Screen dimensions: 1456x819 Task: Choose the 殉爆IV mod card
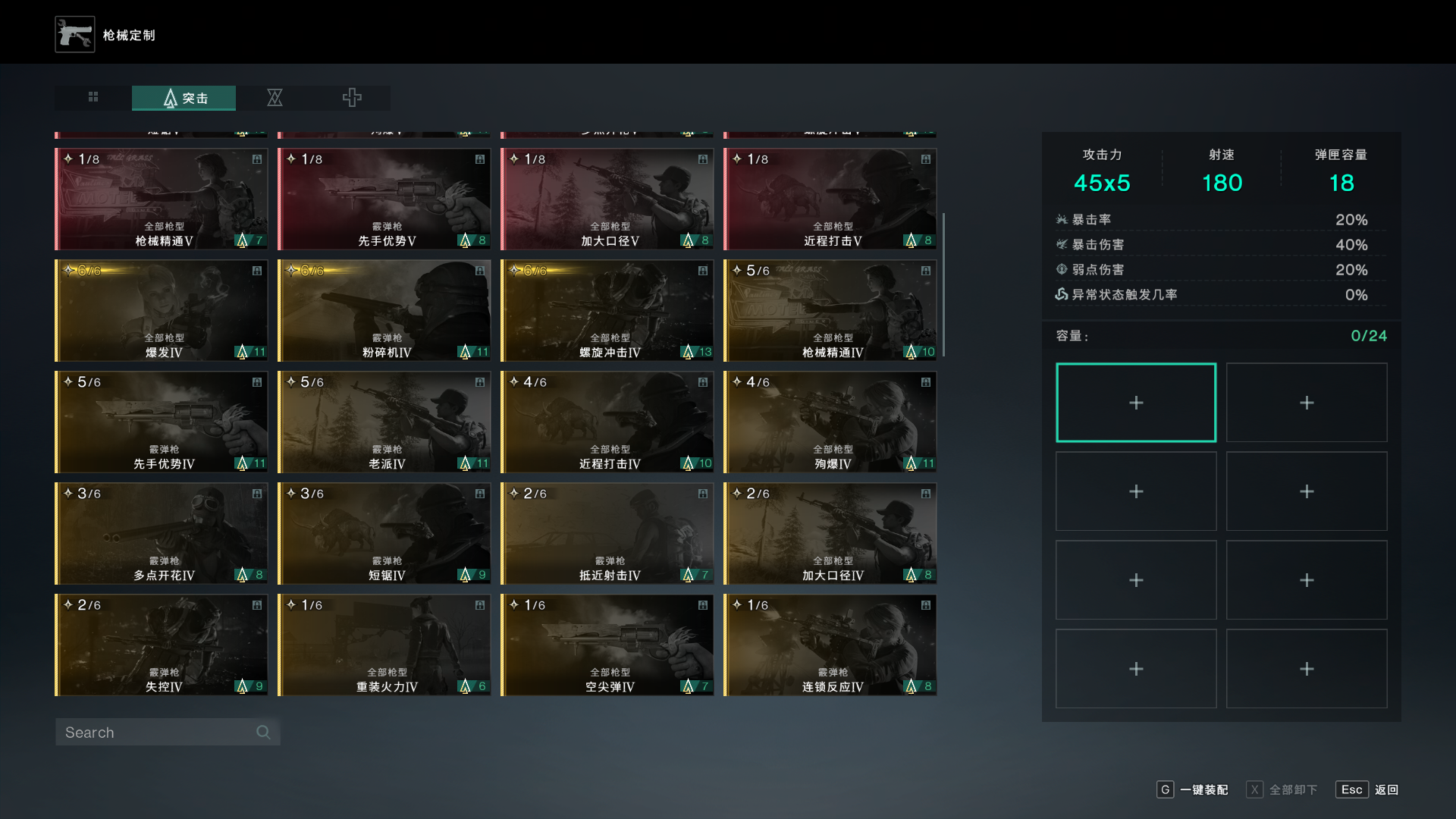(x=830, y=422)
